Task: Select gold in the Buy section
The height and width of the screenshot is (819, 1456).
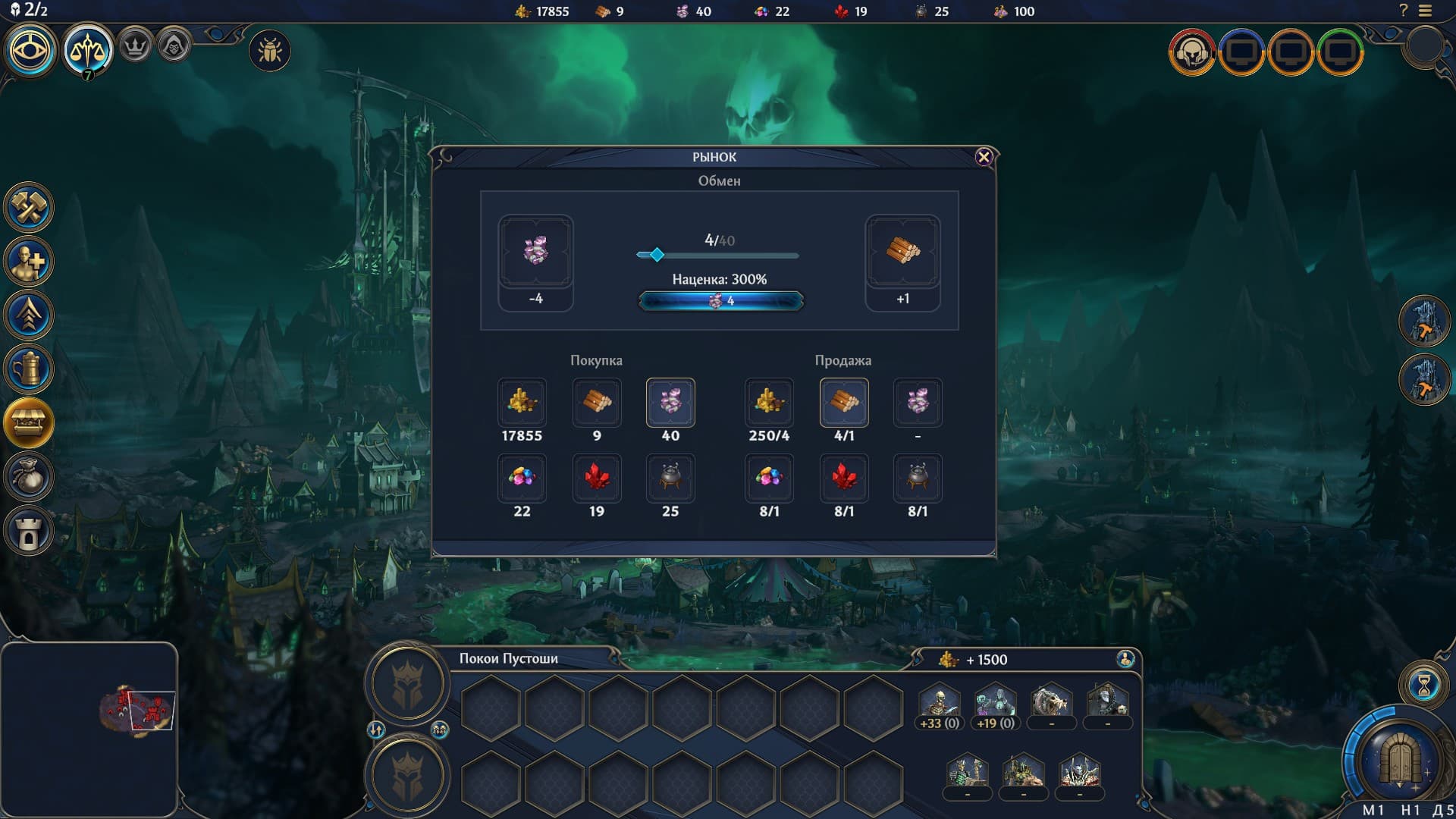Action: point(522,402)
